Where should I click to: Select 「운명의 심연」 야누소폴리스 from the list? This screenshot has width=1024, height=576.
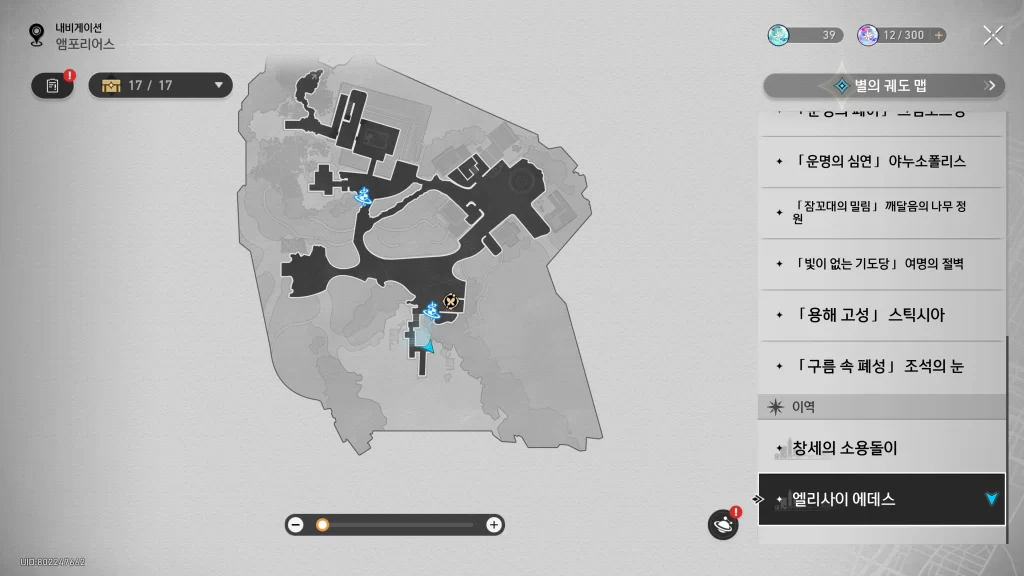(880, 161)
